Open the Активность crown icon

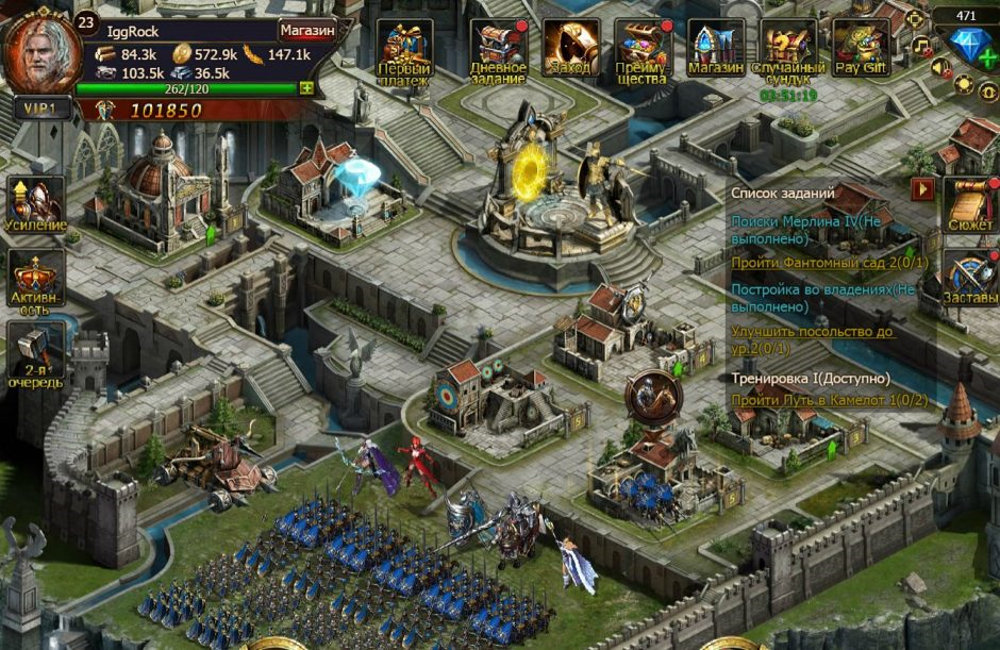tap(37, 279)
